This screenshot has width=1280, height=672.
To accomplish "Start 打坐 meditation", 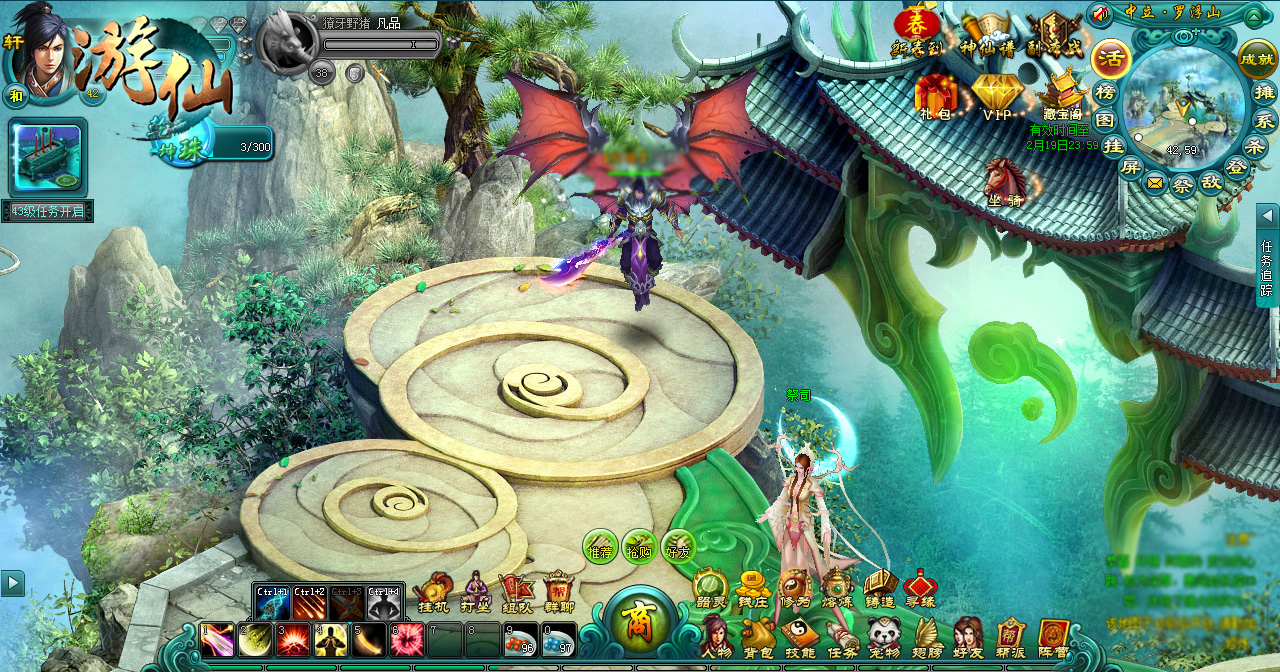I will click(475, 592).
